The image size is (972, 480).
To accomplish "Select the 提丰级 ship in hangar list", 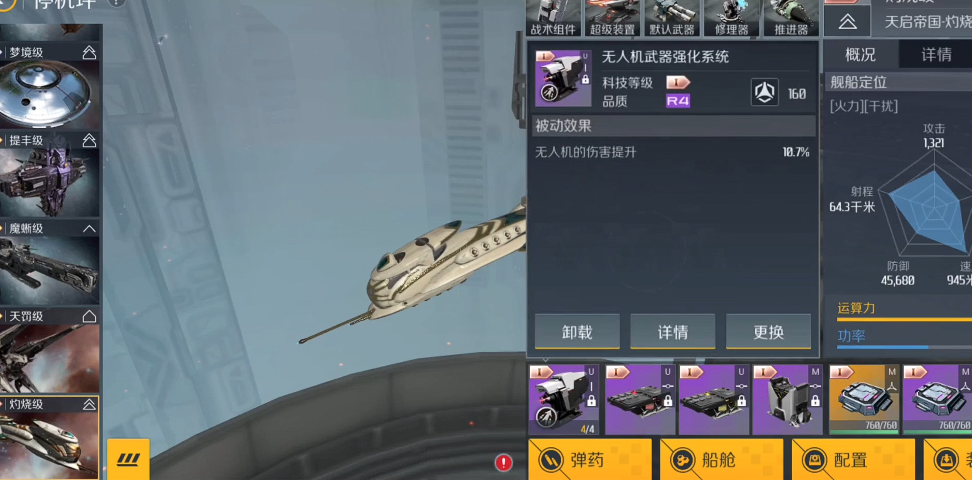I will tap(49, 178).
